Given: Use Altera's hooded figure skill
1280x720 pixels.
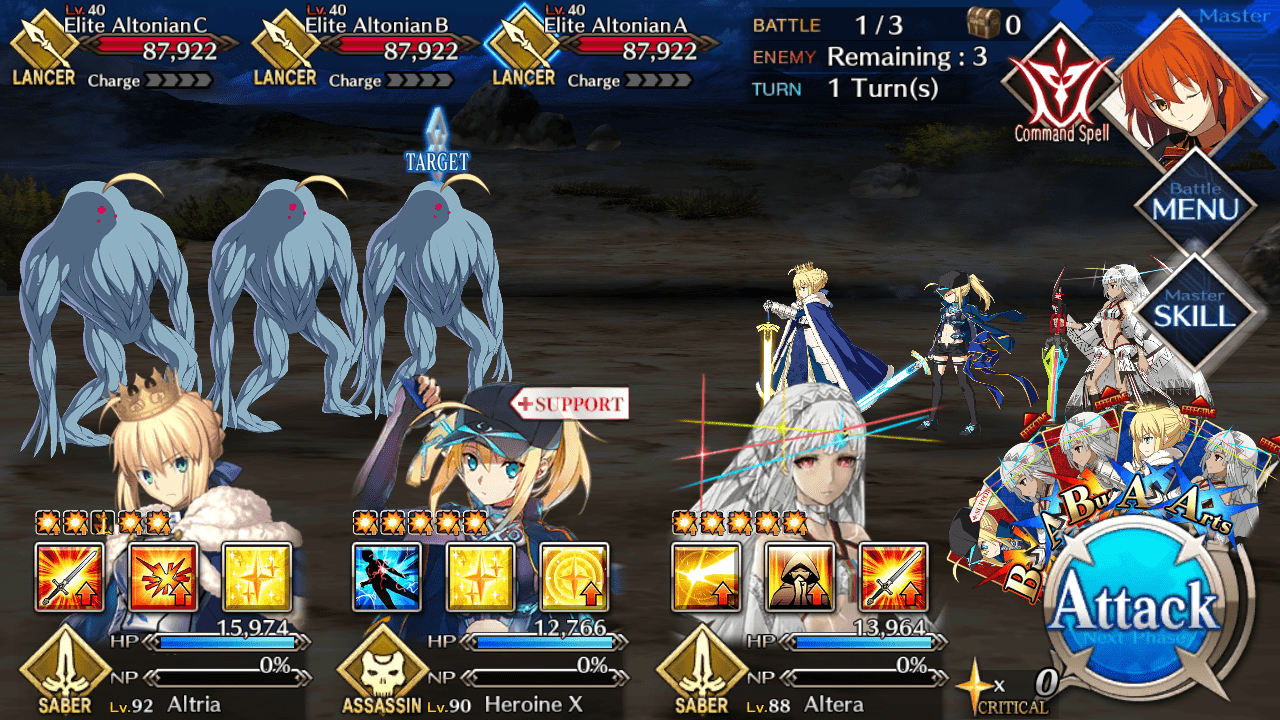Looking at the screenshot, I should [x=799, y=577].
